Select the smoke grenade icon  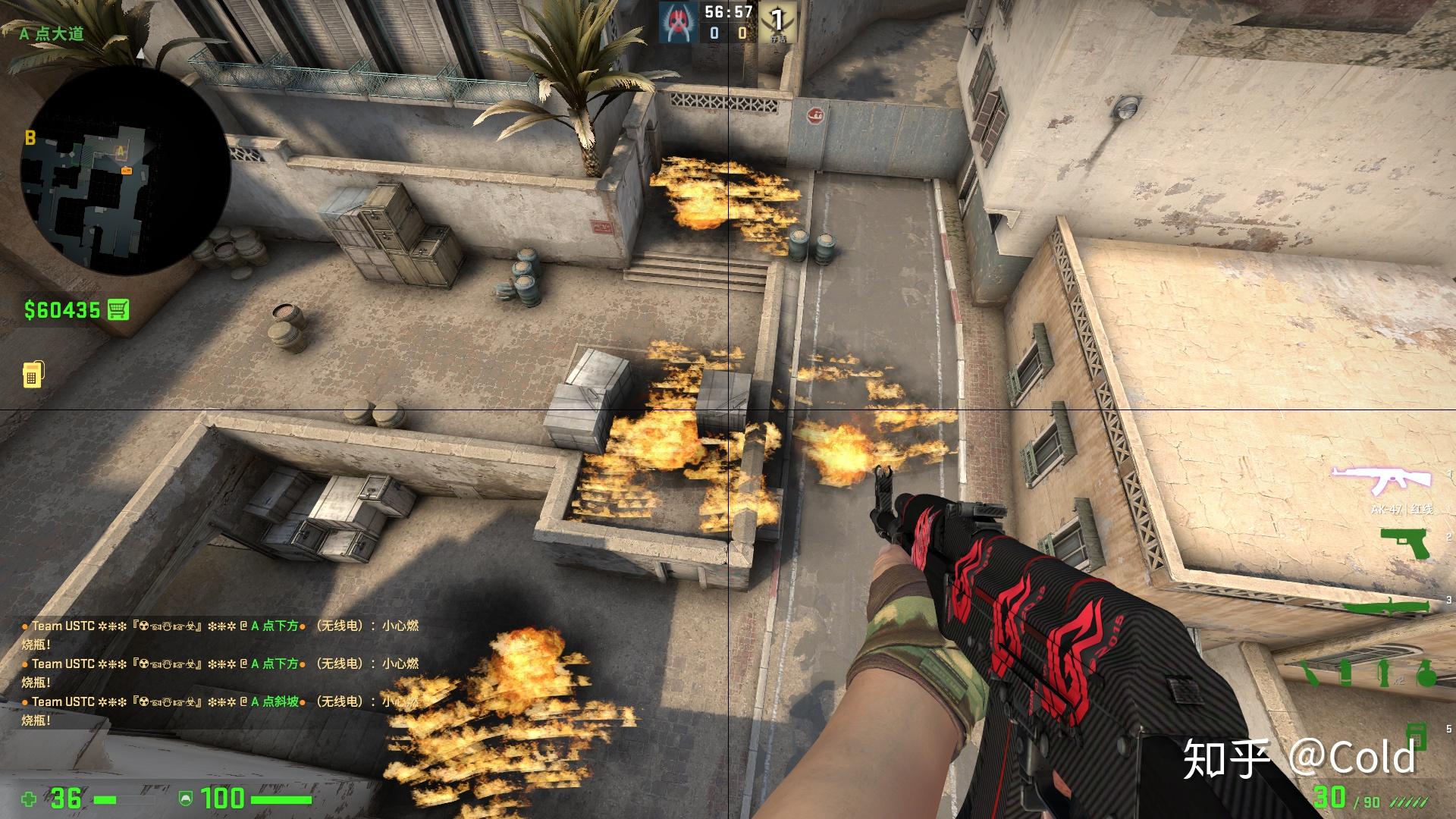tap(1345, 673)
